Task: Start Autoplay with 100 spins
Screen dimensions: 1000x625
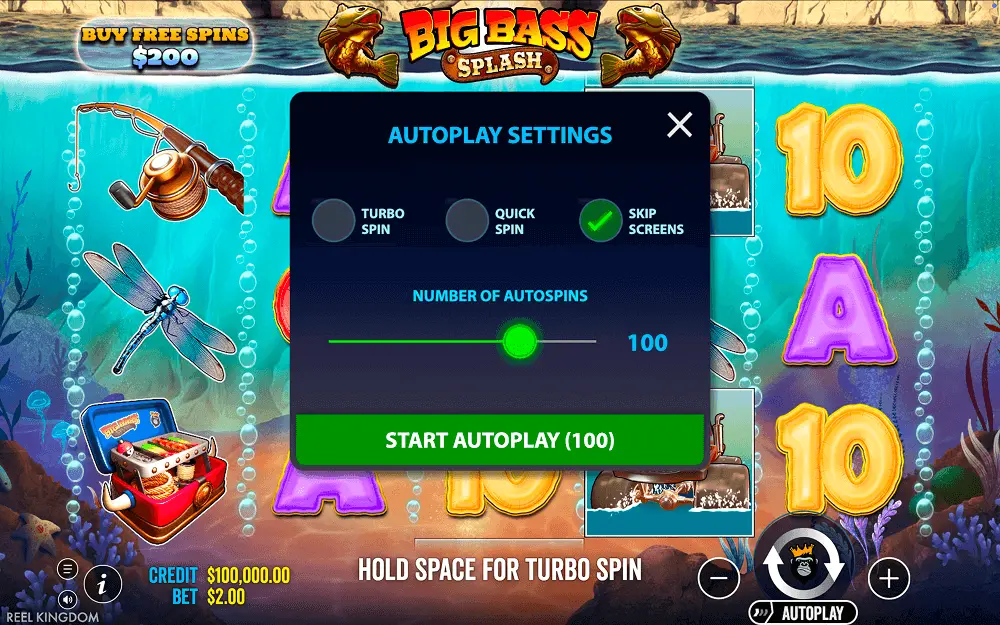Action: (500, 440)
